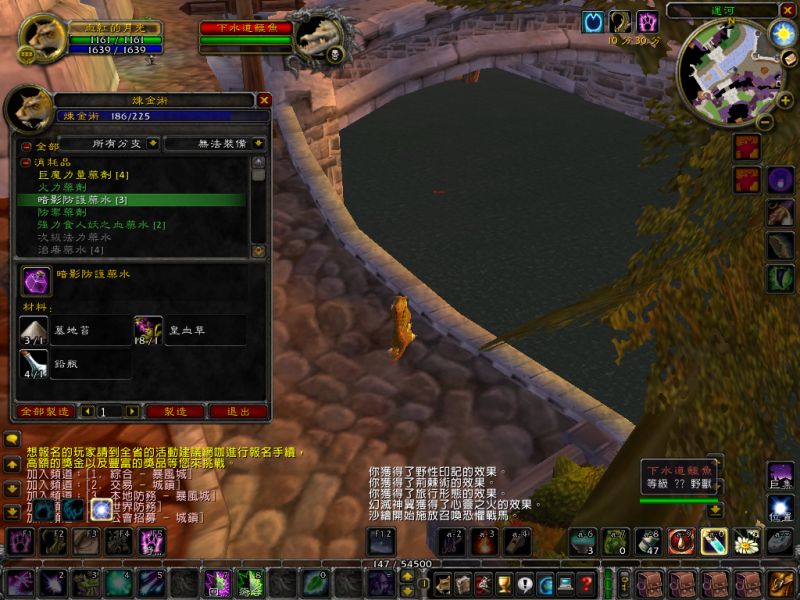
Task: Collapse the 消耗品 recipe category
Action: point(26,161)
